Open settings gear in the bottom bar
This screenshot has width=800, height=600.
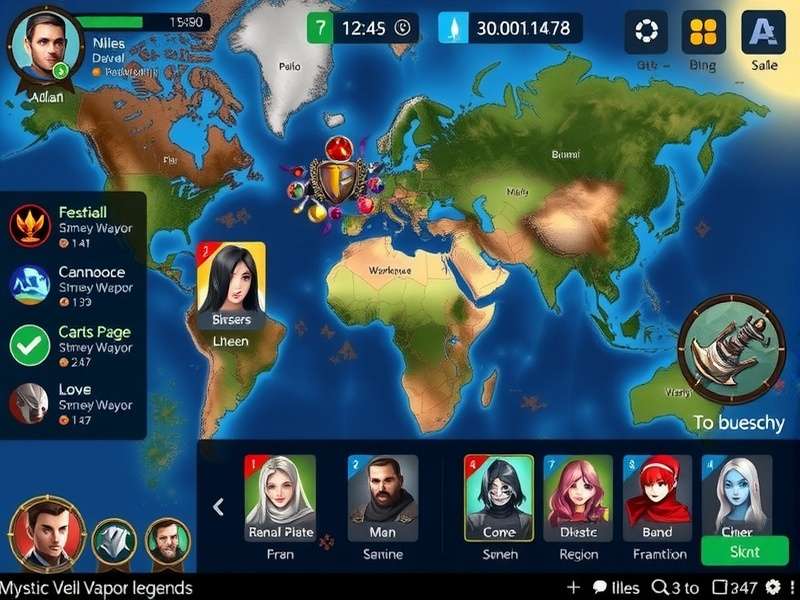point(773,587)
